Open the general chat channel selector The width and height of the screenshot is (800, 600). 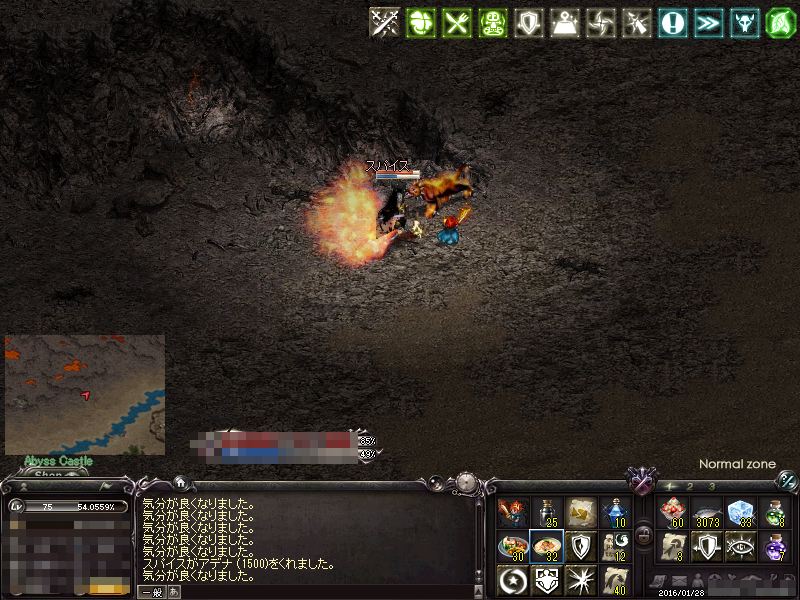tap(152, 592)
